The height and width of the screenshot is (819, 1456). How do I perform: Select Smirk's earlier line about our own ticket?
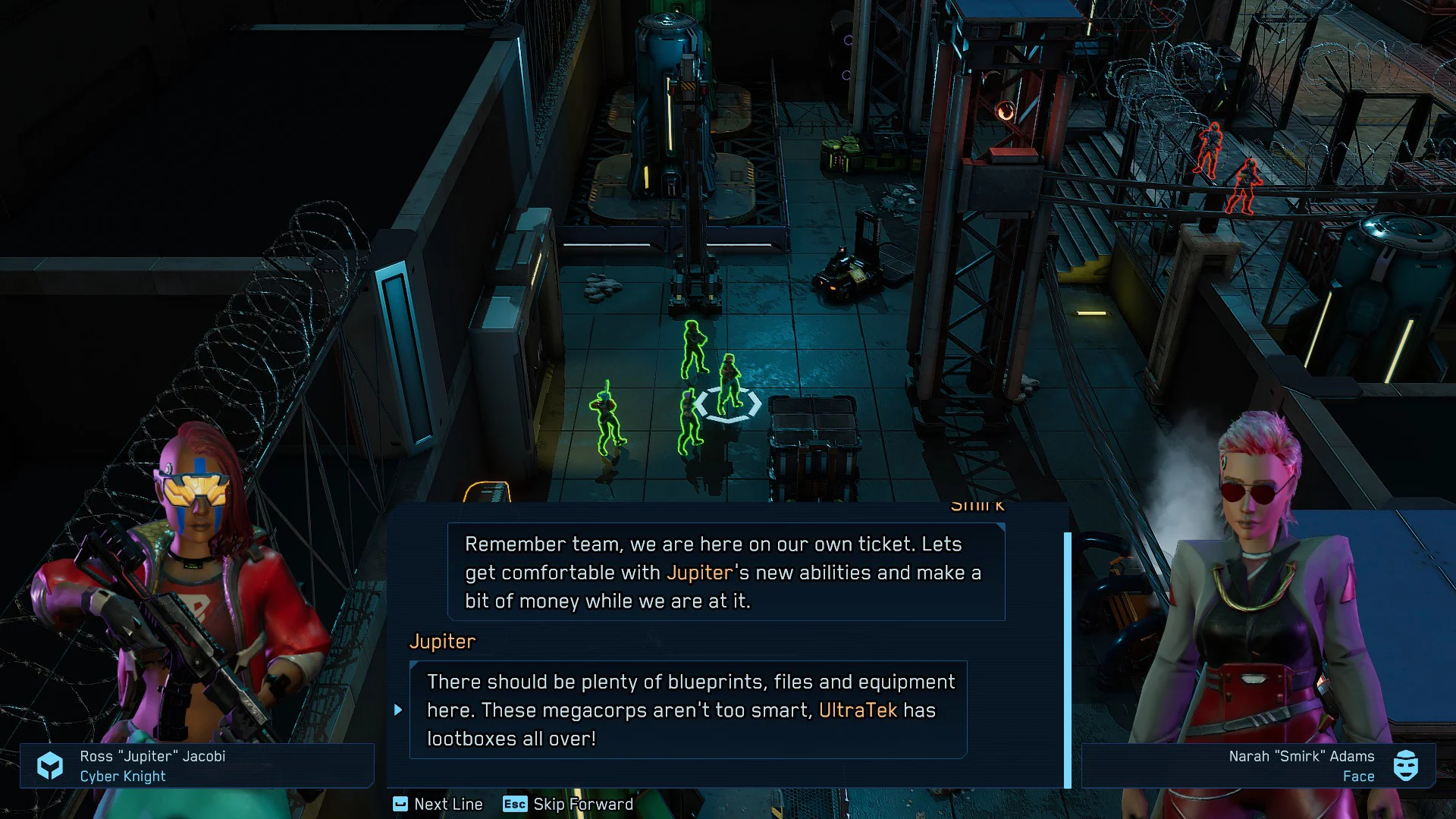pyautogui.click(x=726, y=572)
